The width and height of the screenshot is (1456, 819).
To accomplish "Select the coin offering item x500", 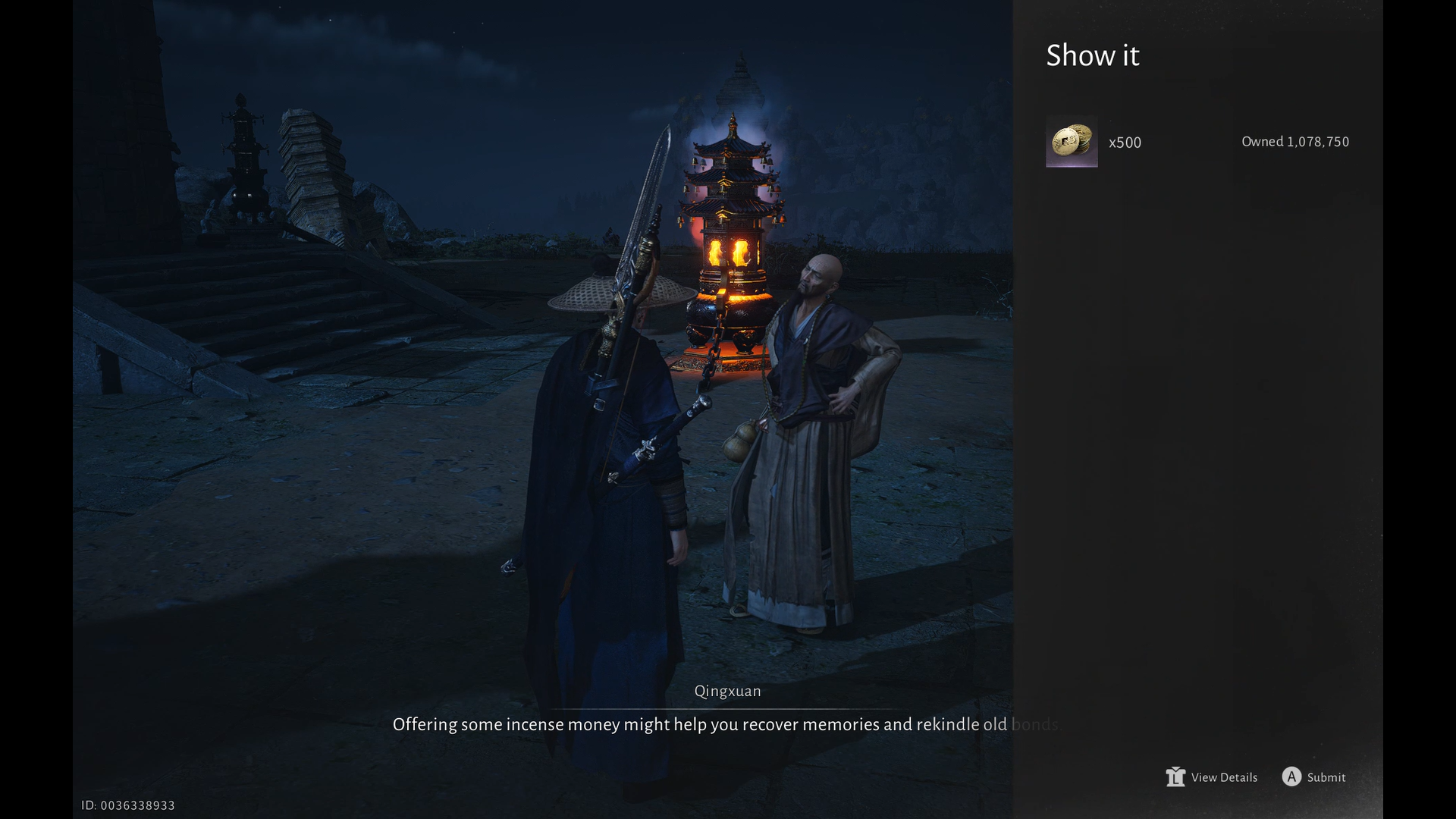I will [1071, 142].
